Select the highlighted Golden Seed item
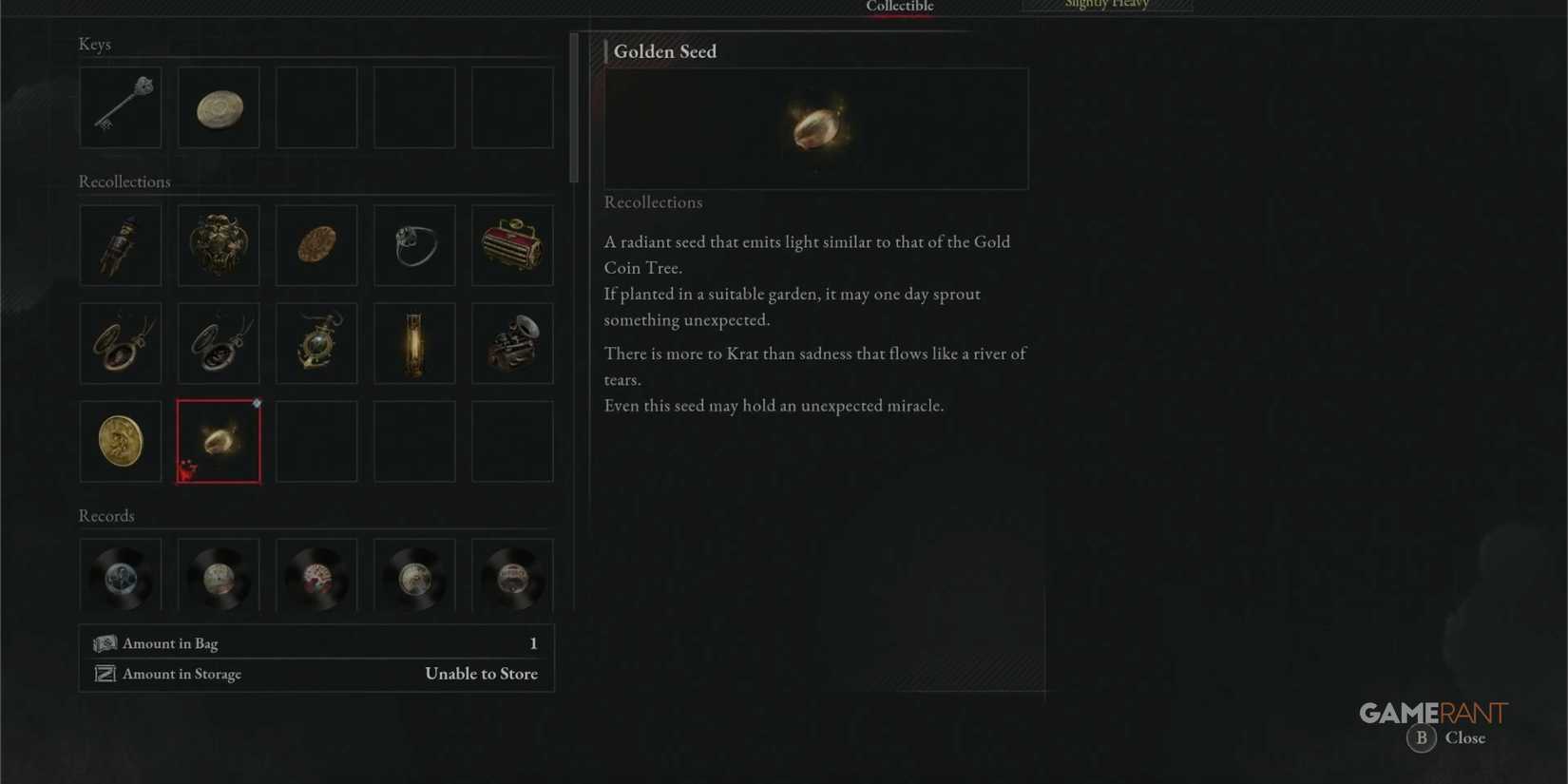The image size is (1568, 784). [x=218, y=441]
